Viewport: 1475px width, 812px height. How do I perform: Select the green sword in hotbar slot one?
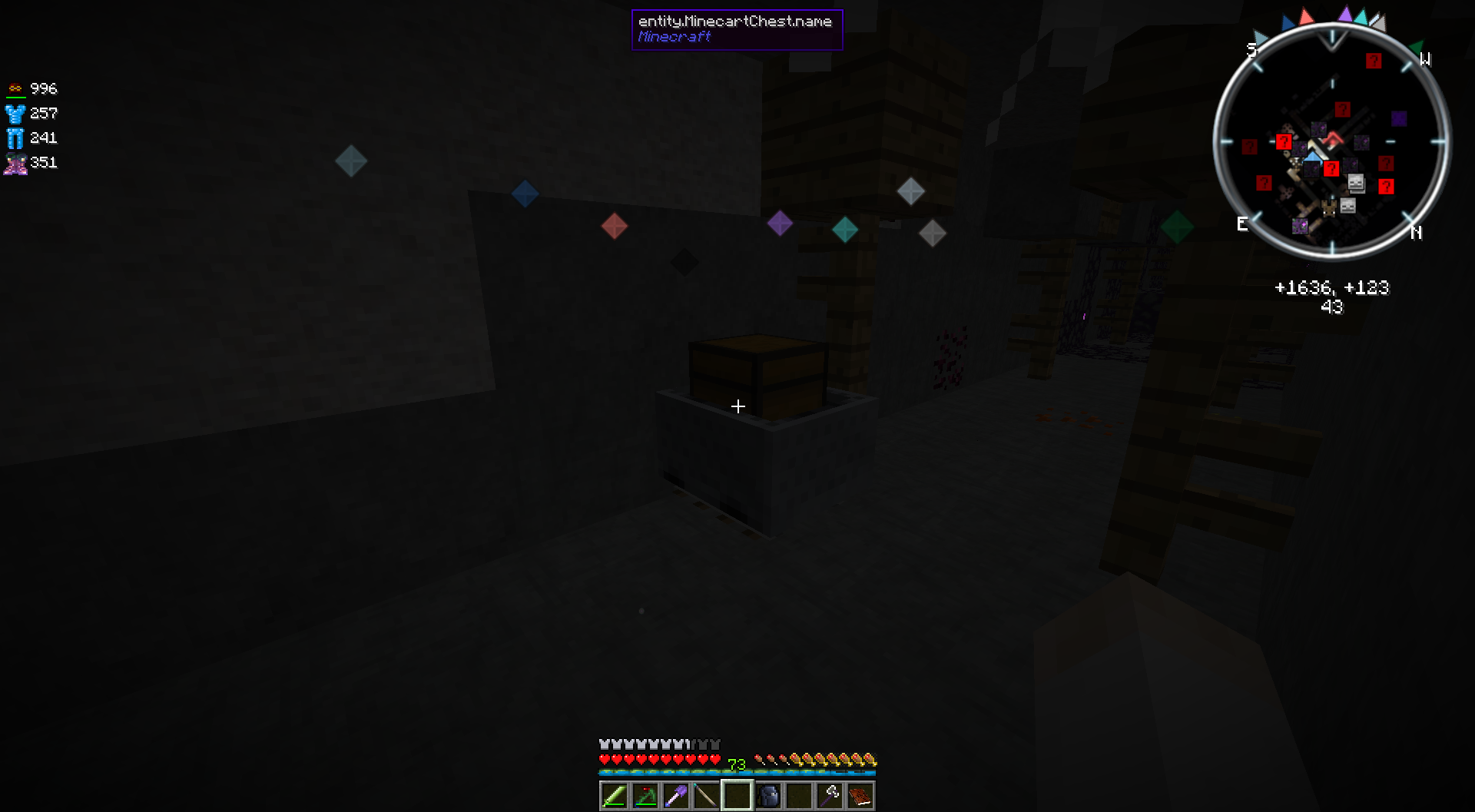coord(613,796)
